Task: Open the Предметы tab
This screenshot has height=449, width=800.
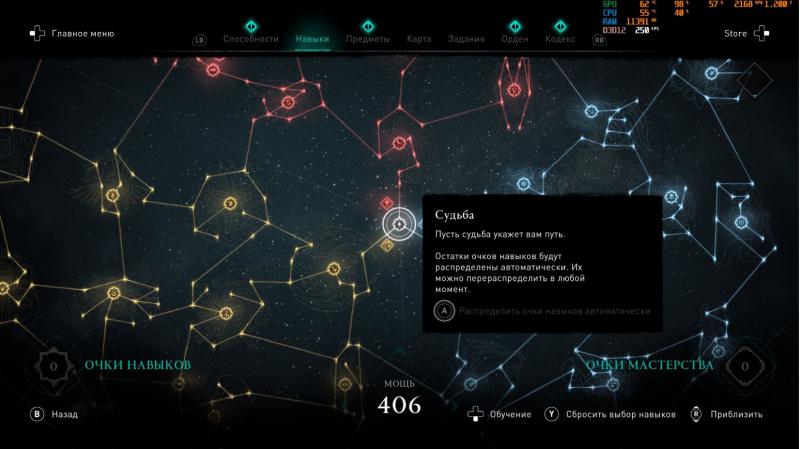Action: pyautogui.click(x=367, y=40)
